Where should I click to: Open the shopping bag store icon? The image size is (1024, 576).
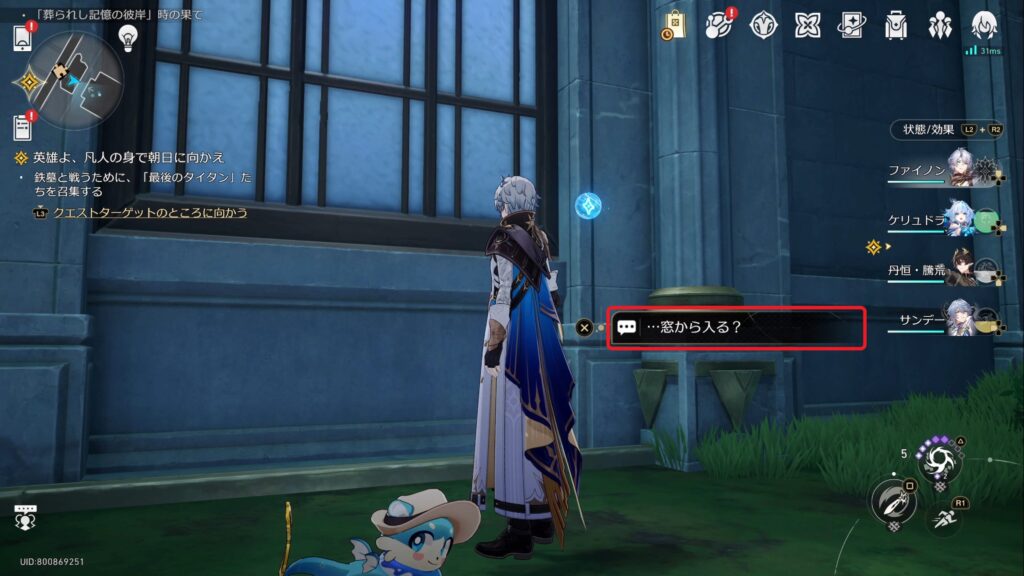pos(674,26)
